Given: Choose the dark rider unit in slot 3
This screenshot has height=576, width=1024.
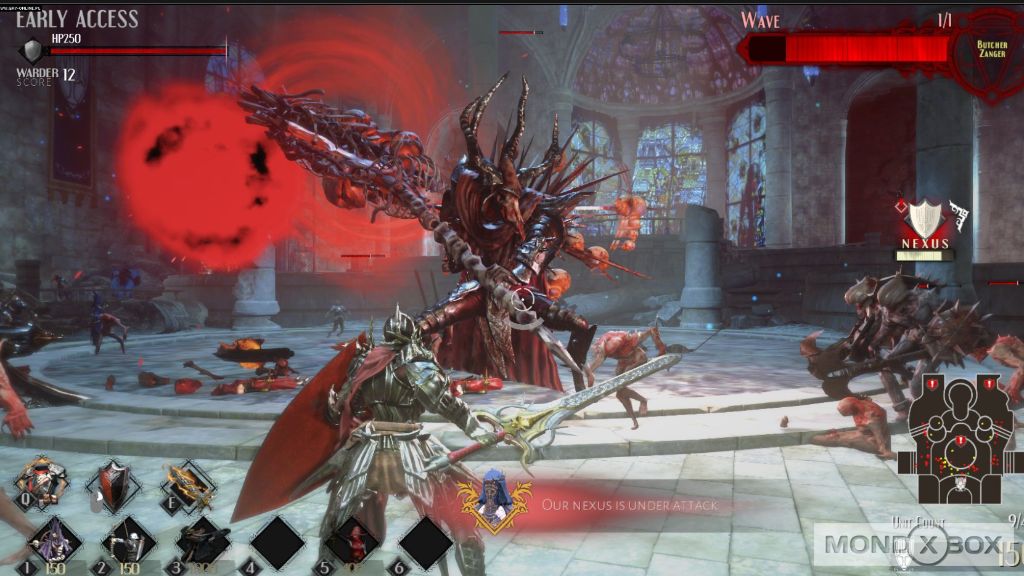Looking at the screenshot, I should [202, 542].
